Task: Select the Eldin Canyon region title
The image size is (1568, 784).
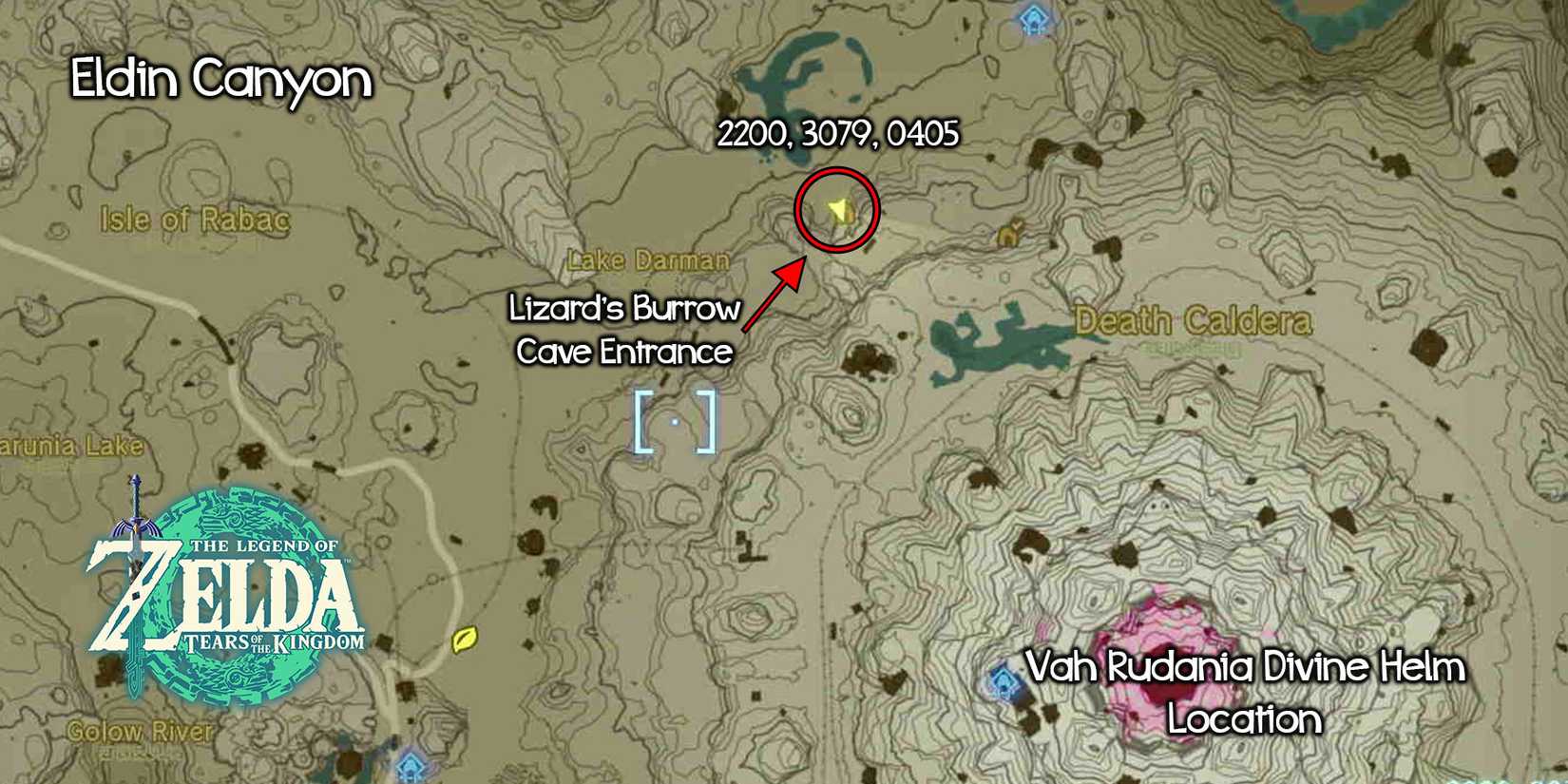Action: click(220, 80)
